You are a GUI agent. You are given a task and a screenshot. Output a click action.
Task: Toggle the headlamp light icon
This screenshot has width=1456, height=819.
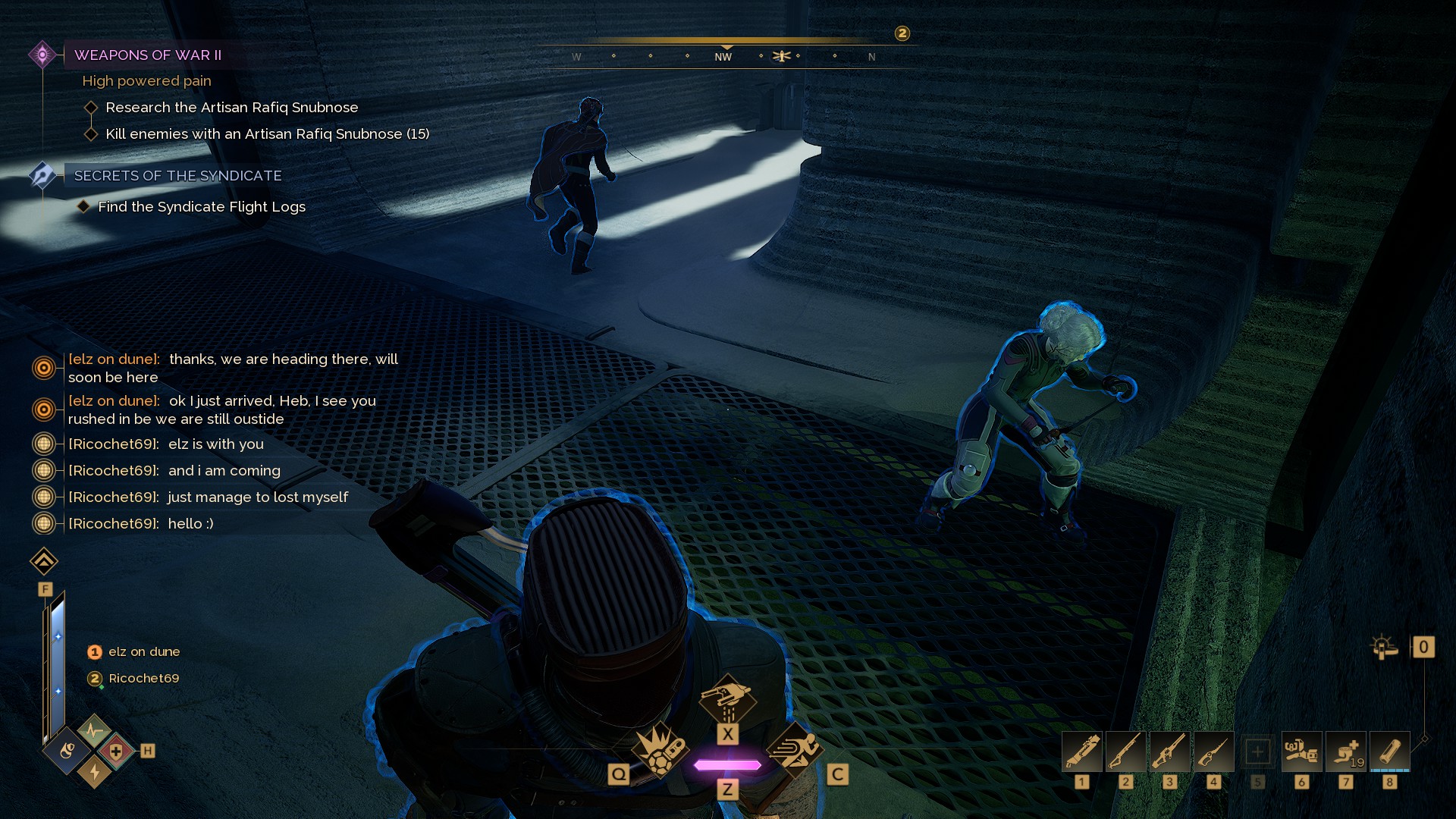tap(1384, 647)
